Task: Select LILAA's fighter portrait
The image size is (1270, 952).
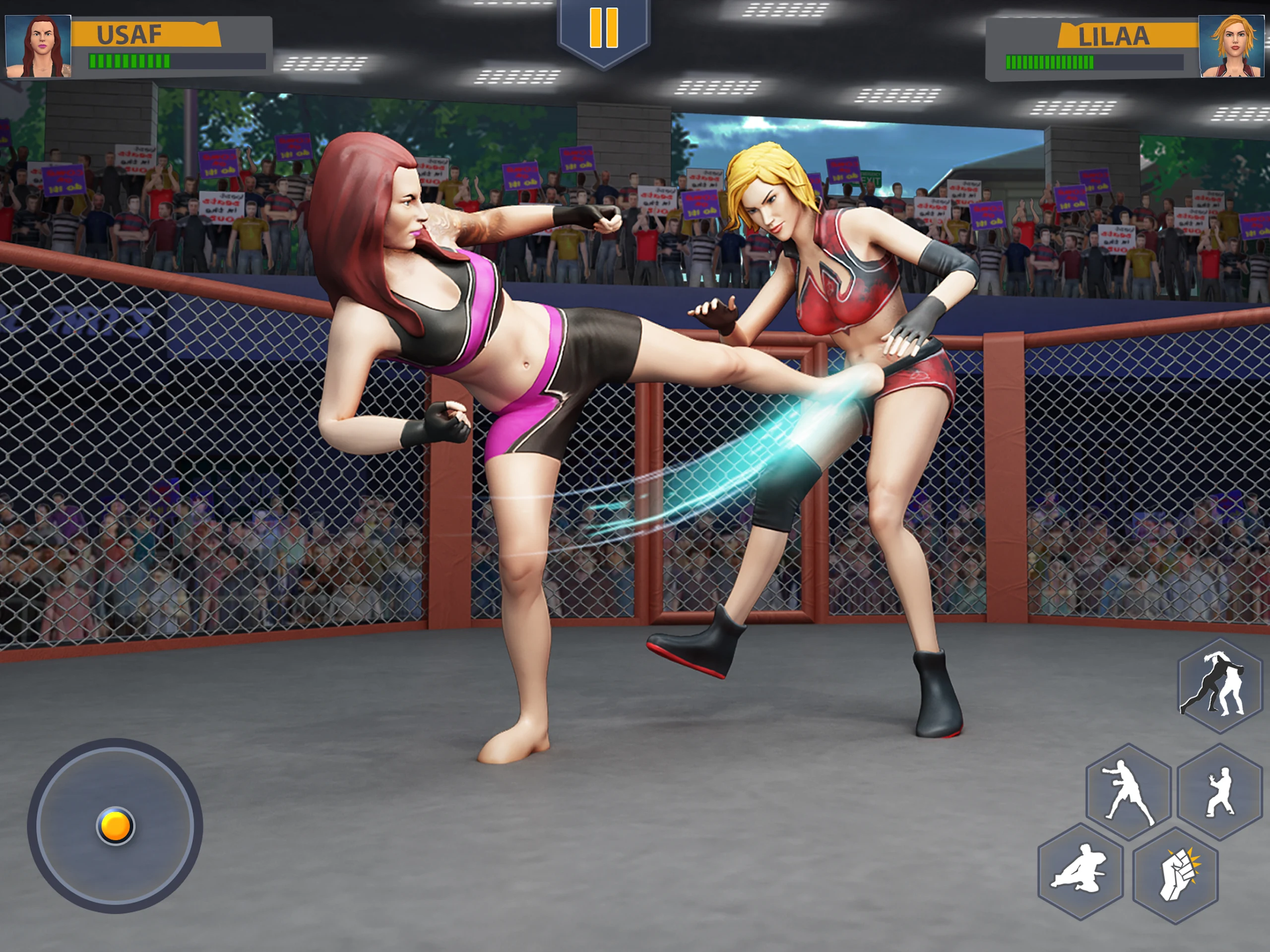Action: click(x=1231, y=47)
